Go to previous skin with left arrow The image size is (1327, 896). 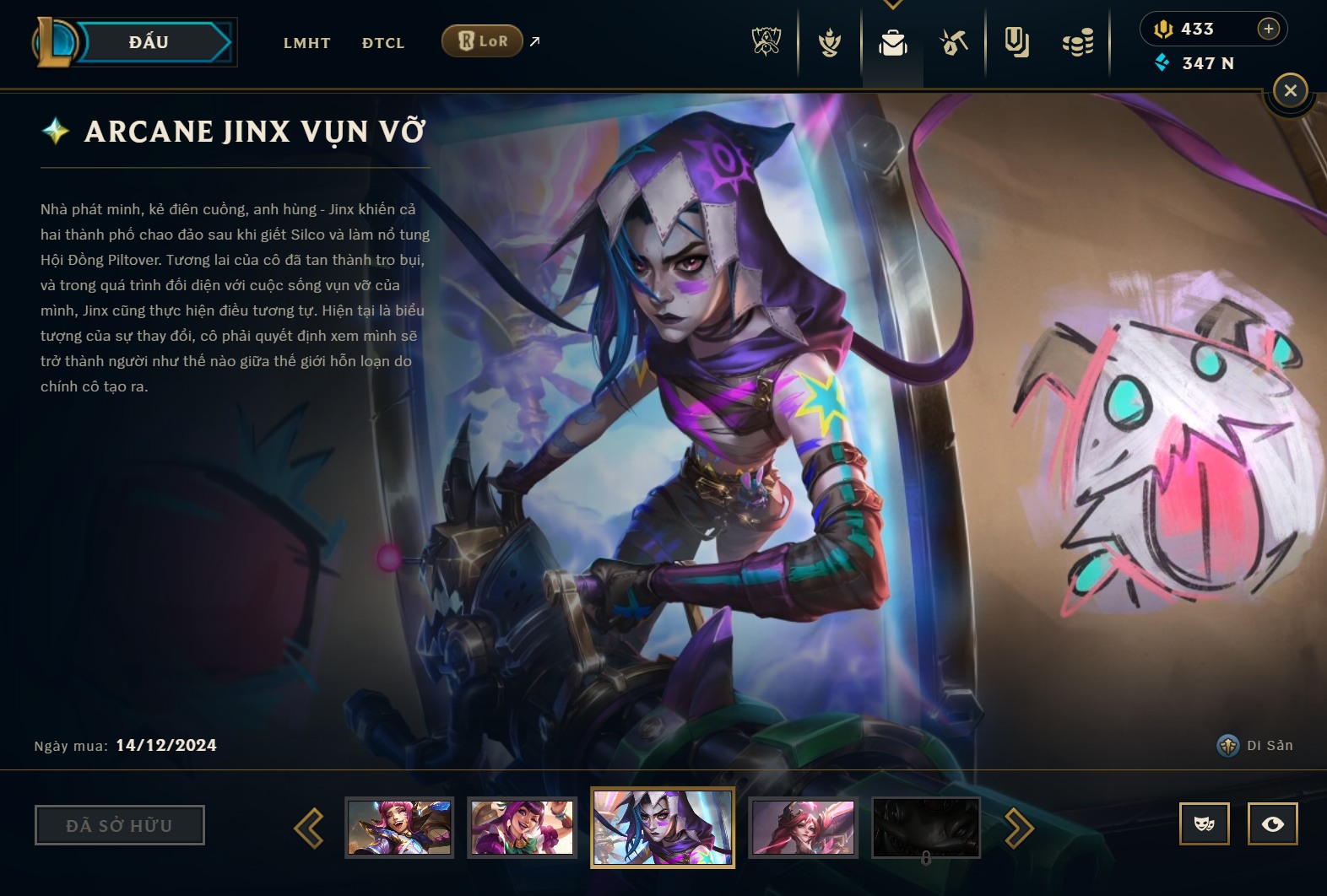tap(309, 828)
